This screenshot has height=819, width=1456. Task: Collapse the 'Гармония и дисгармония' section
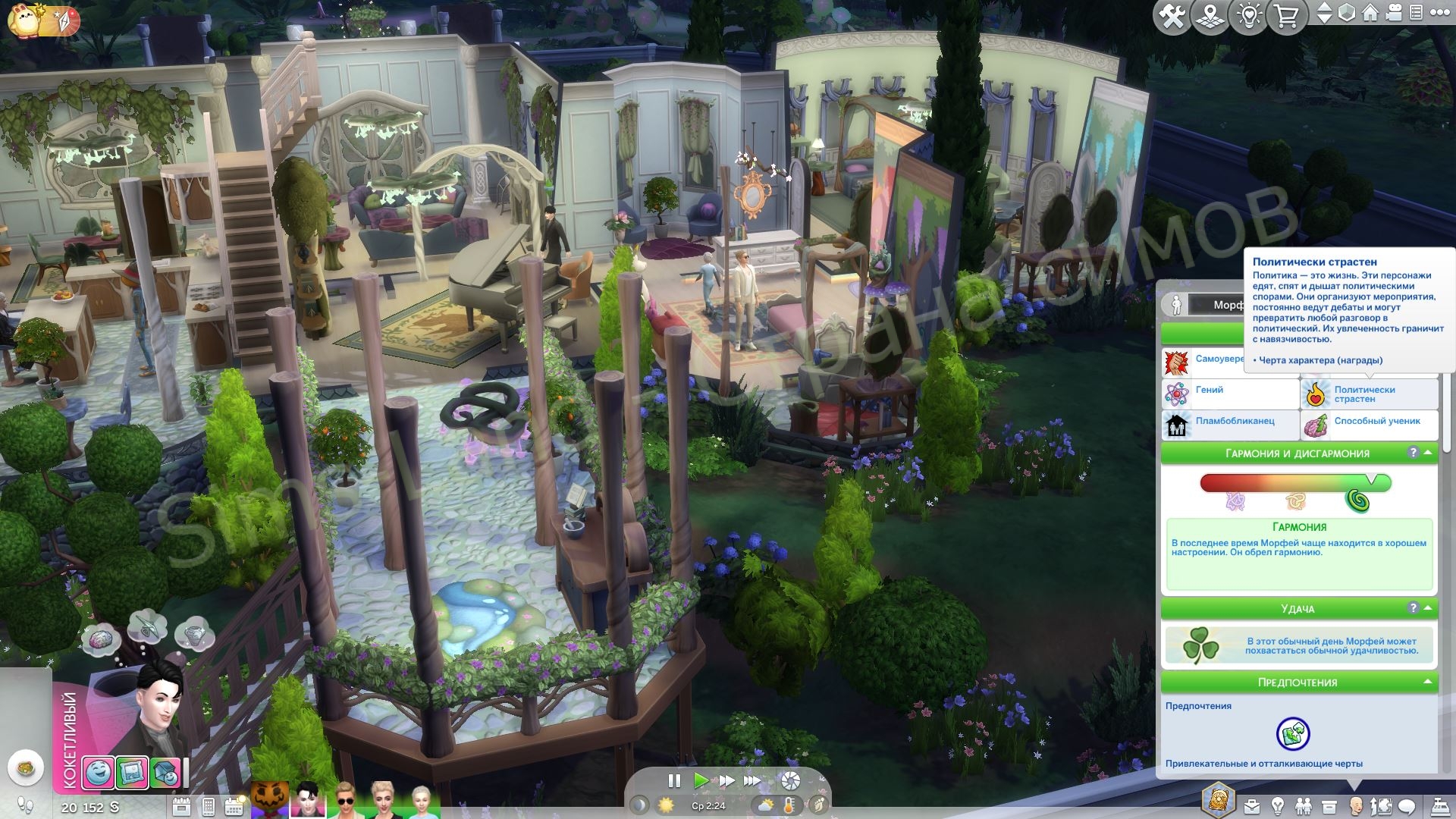[1429, 453]
